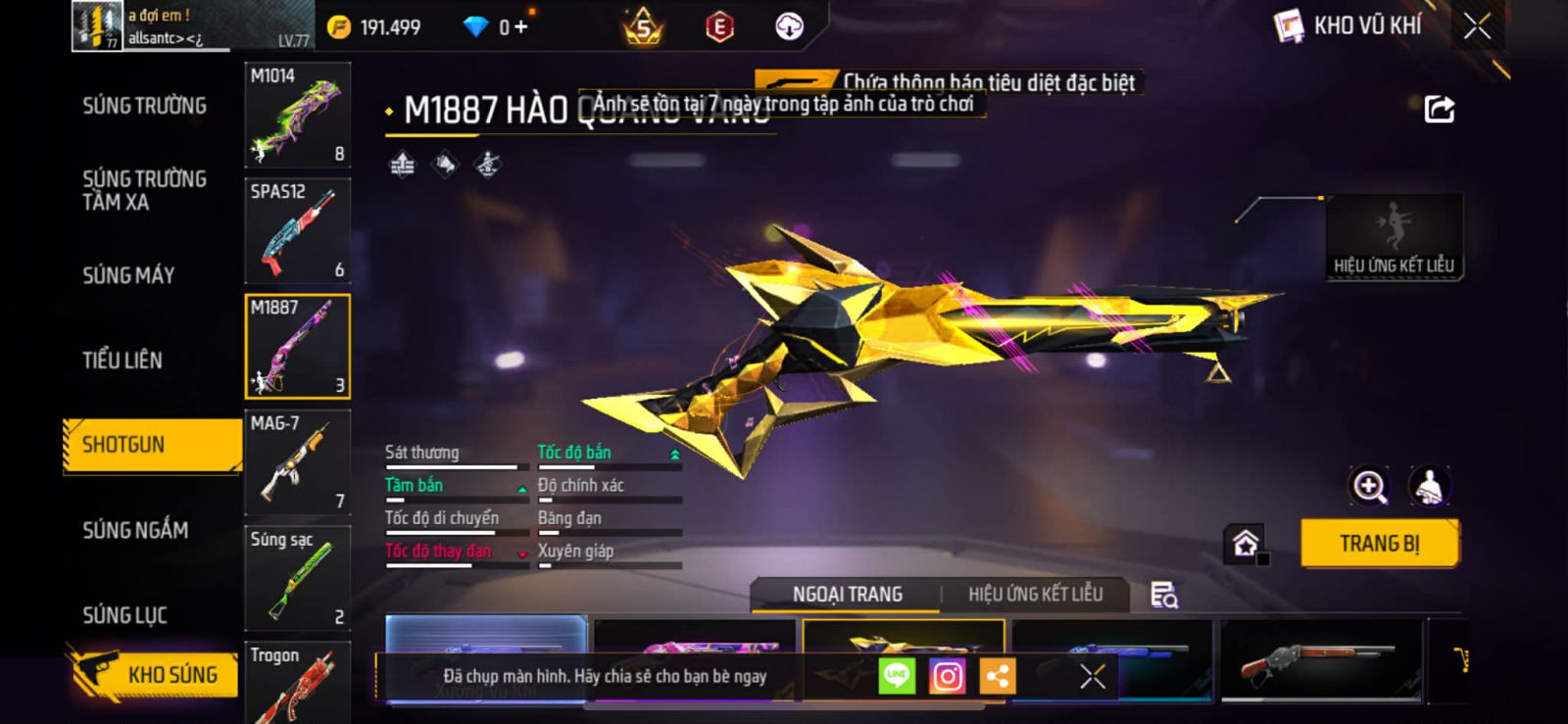
Task: Close the weapon armory screen
Action: coord(1477,26)
